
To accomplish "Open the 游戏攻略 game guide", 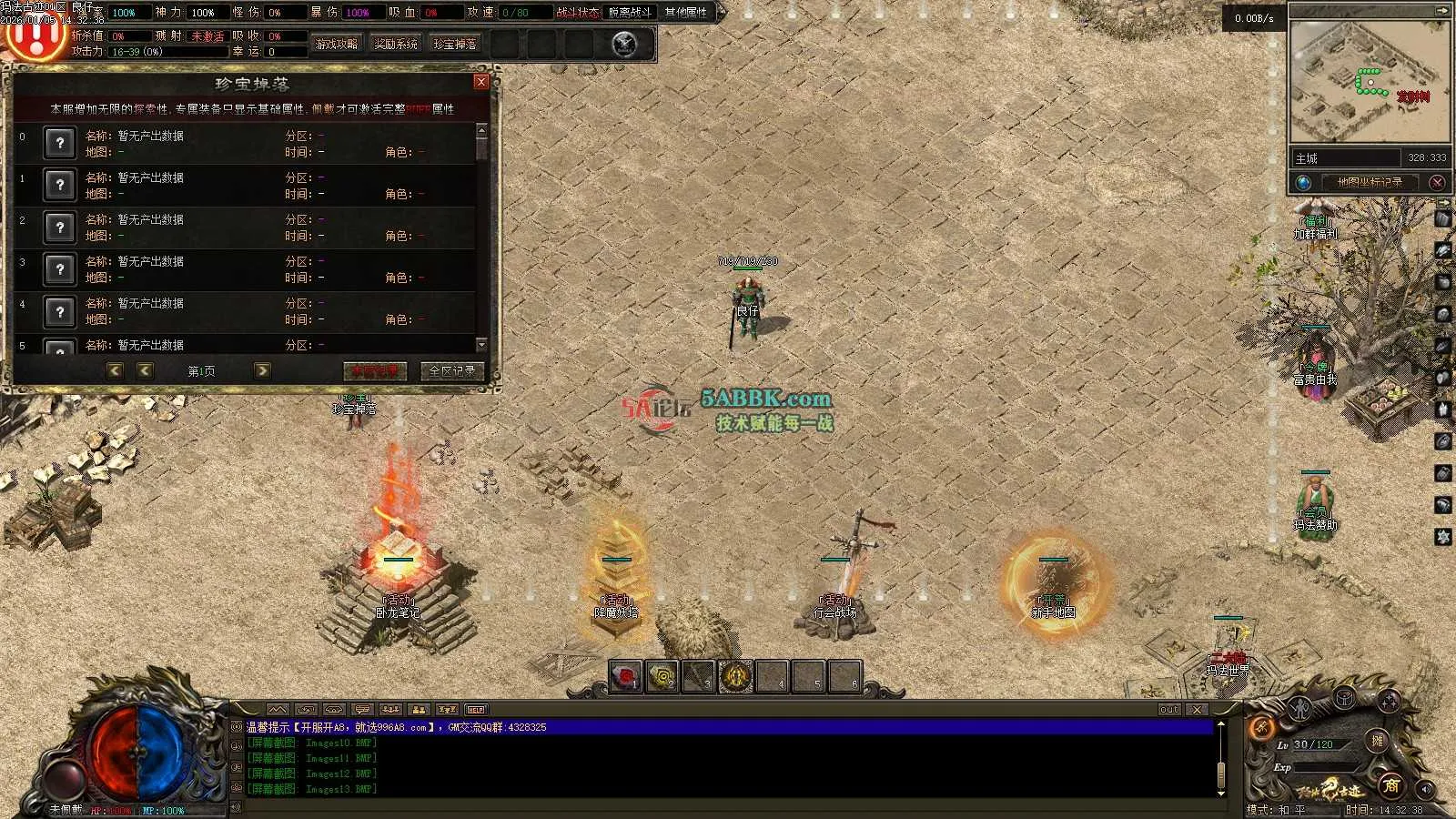I will [337, 44].
